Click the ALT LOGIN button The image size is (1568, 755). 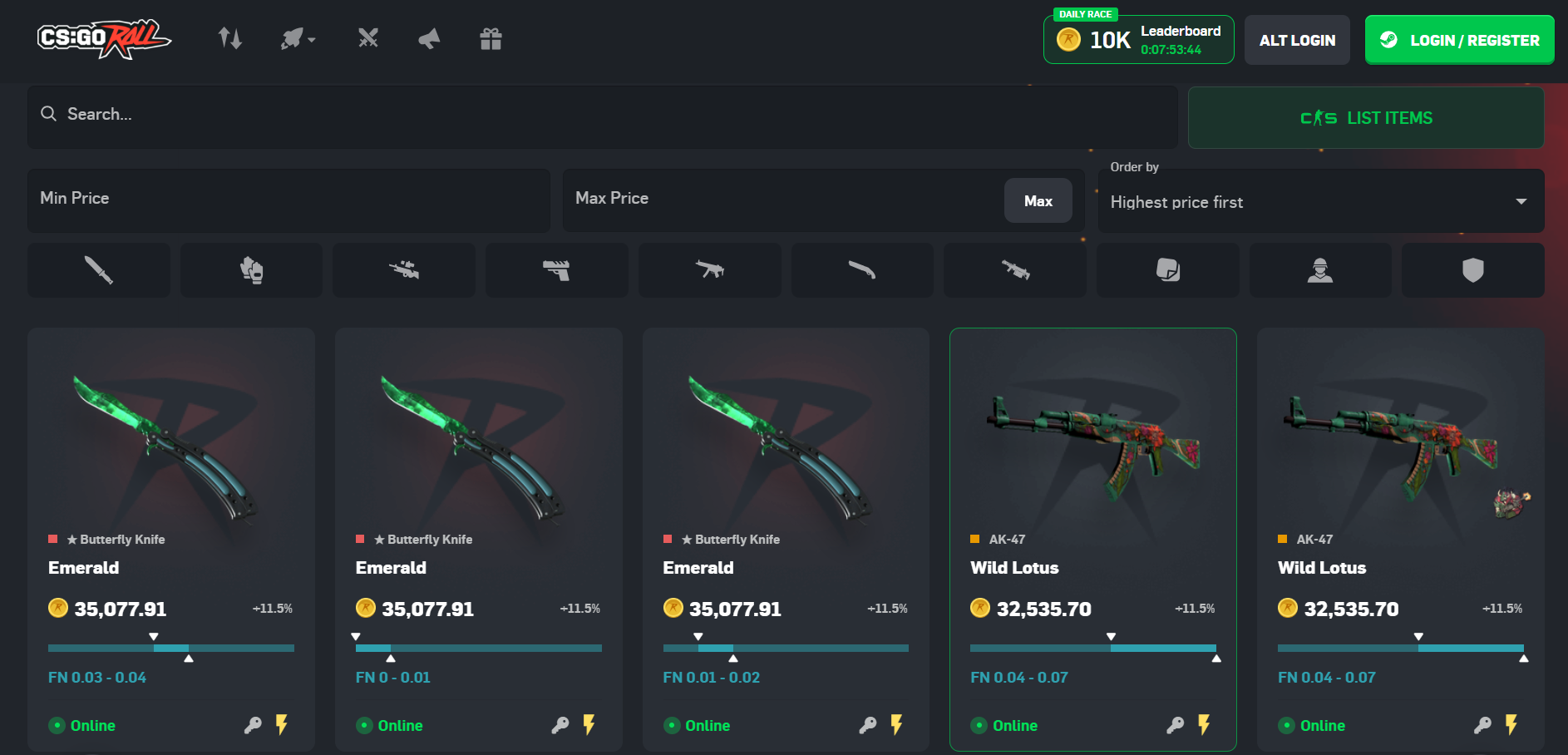click(1296, 40)
